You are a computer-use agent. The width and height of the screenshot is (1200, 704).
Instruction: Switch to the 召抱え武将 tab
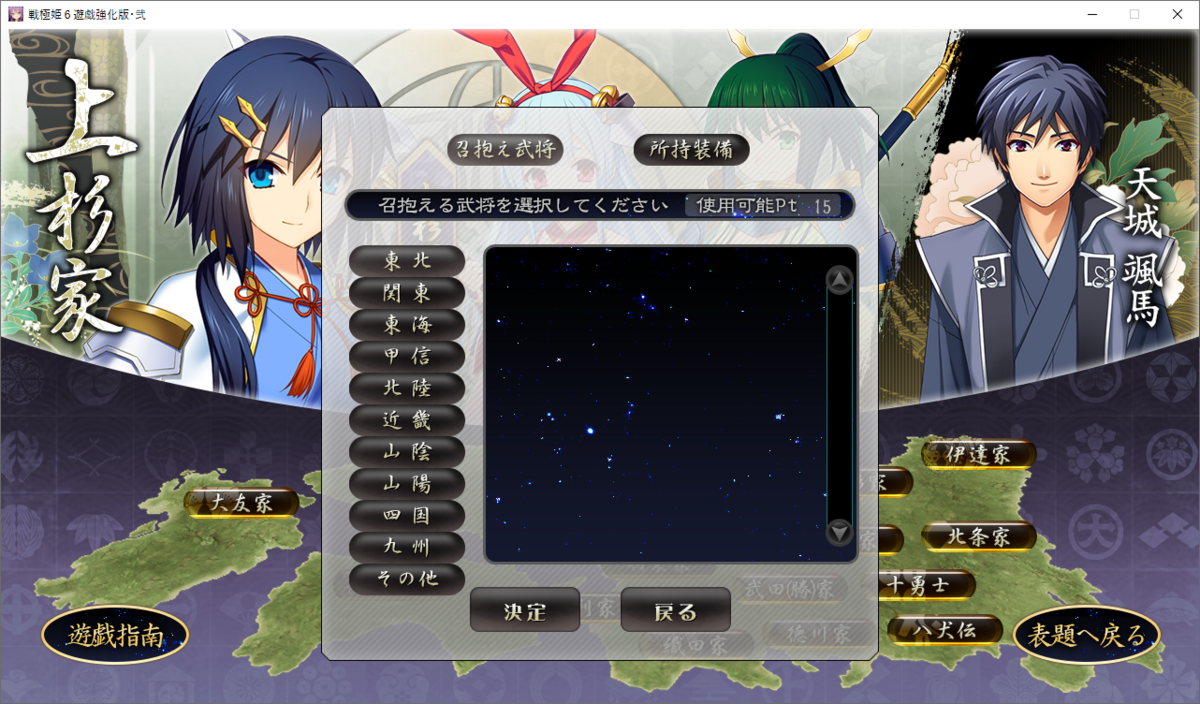pos(505,150)
